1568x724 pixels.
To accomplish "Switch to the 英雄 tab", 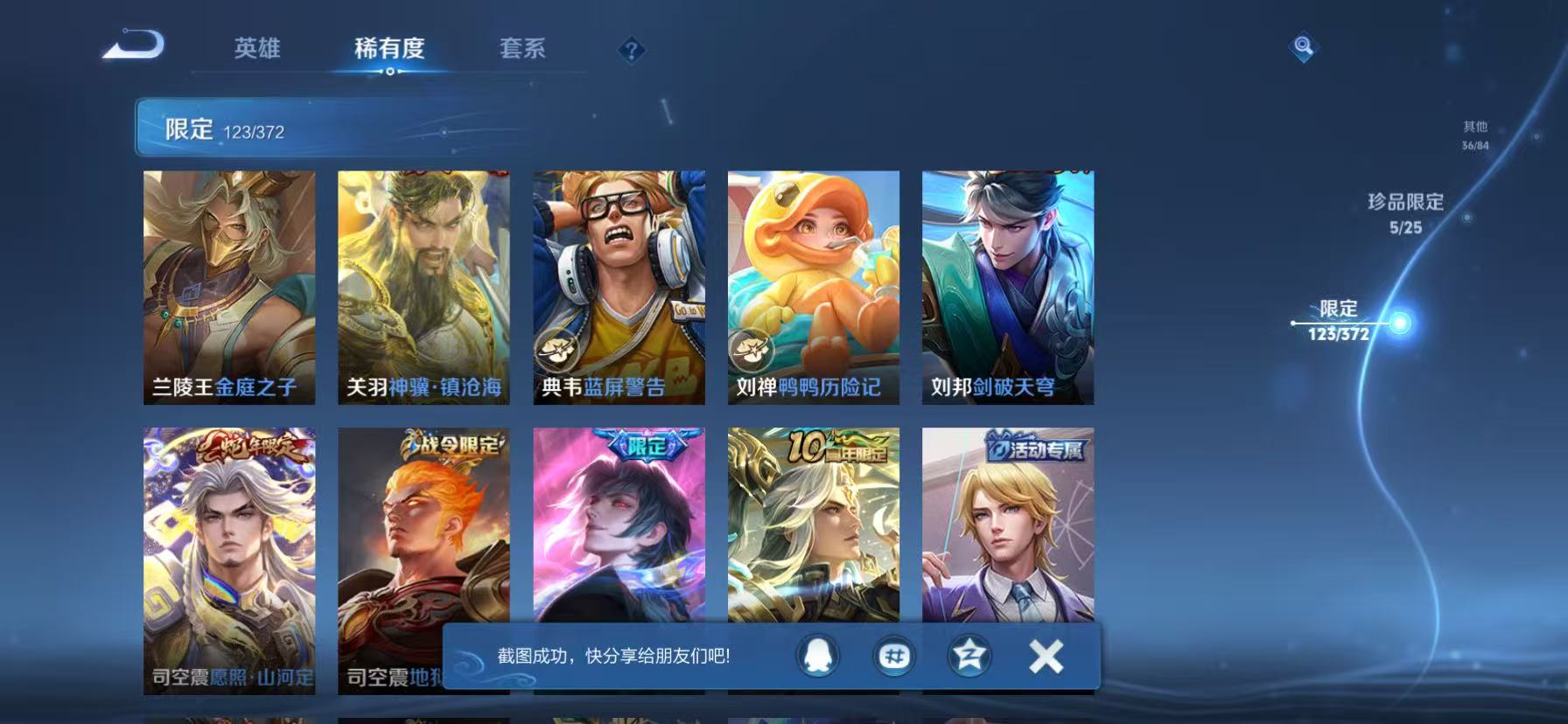I will click(257, 50).
